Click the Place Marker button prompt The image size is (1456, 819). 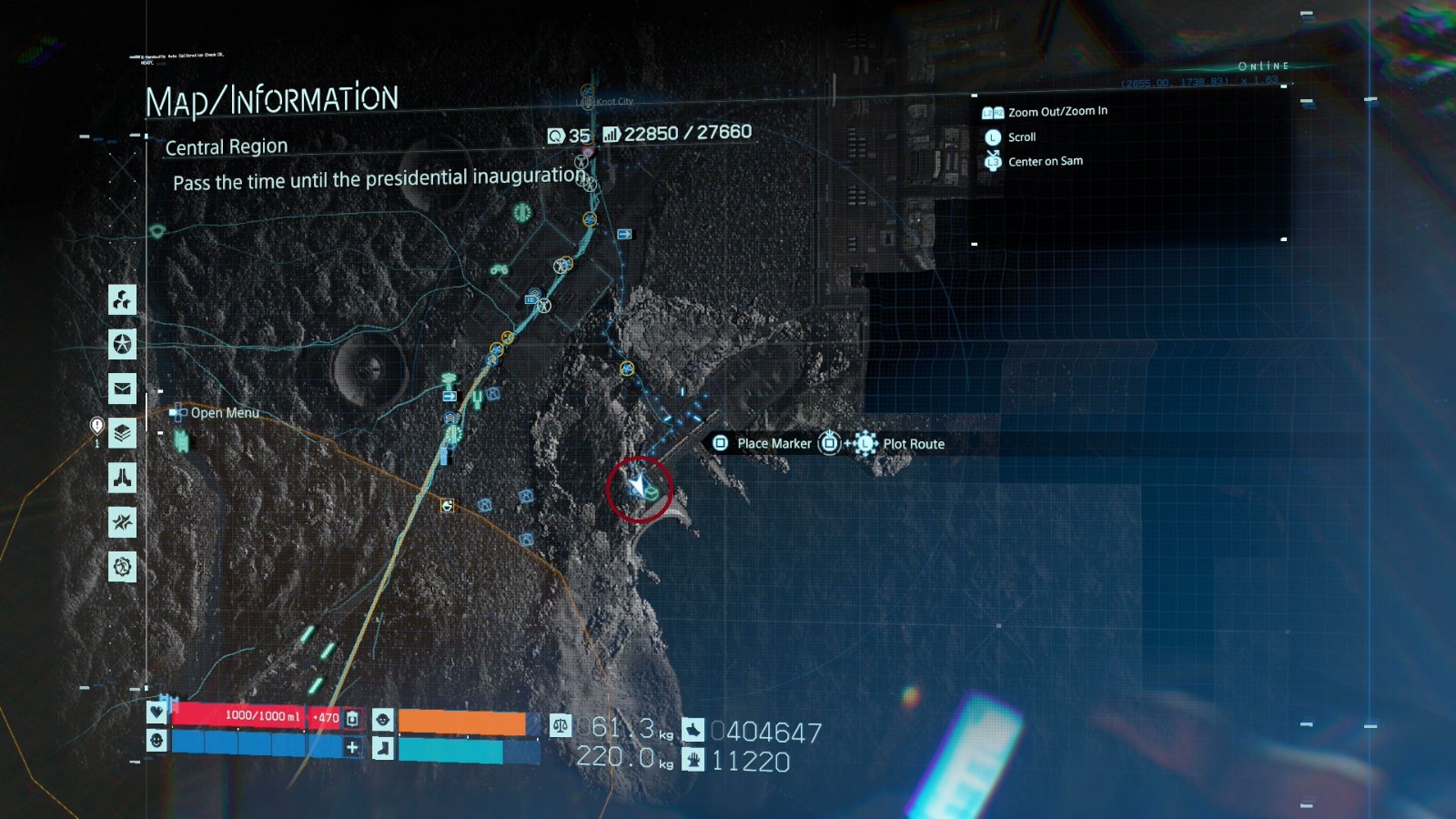(x=774, y=443)
